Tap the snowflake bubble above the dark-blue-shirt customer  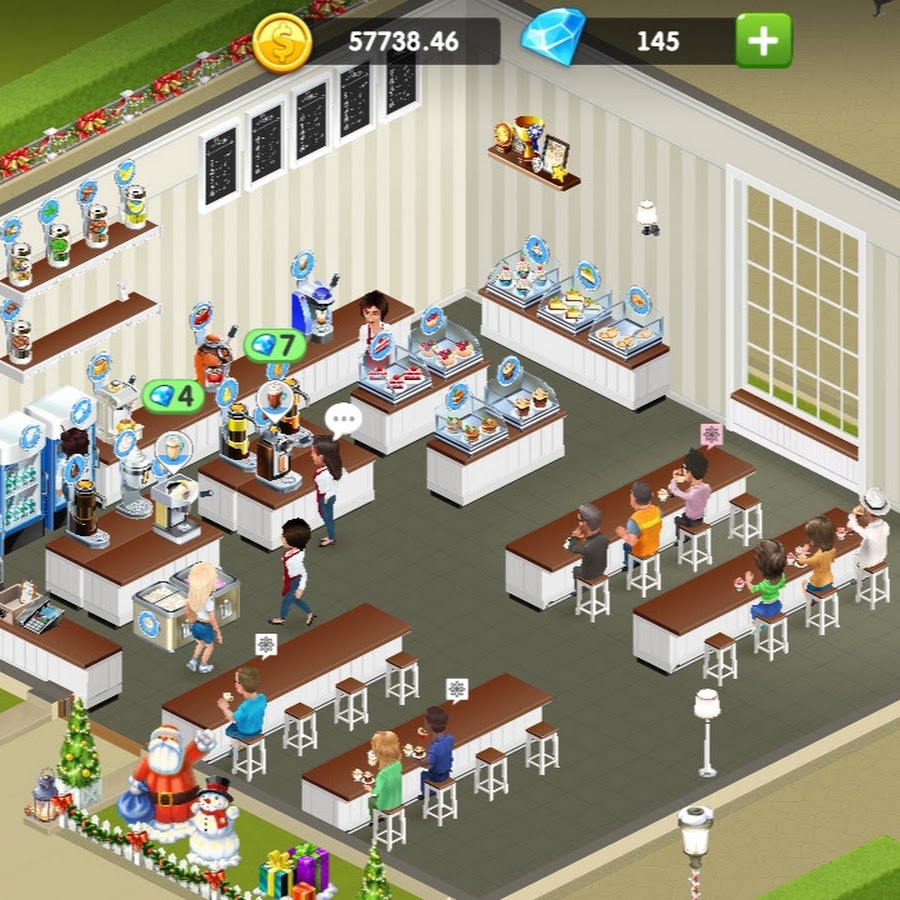pyautogui.click(x=456, y=689)
